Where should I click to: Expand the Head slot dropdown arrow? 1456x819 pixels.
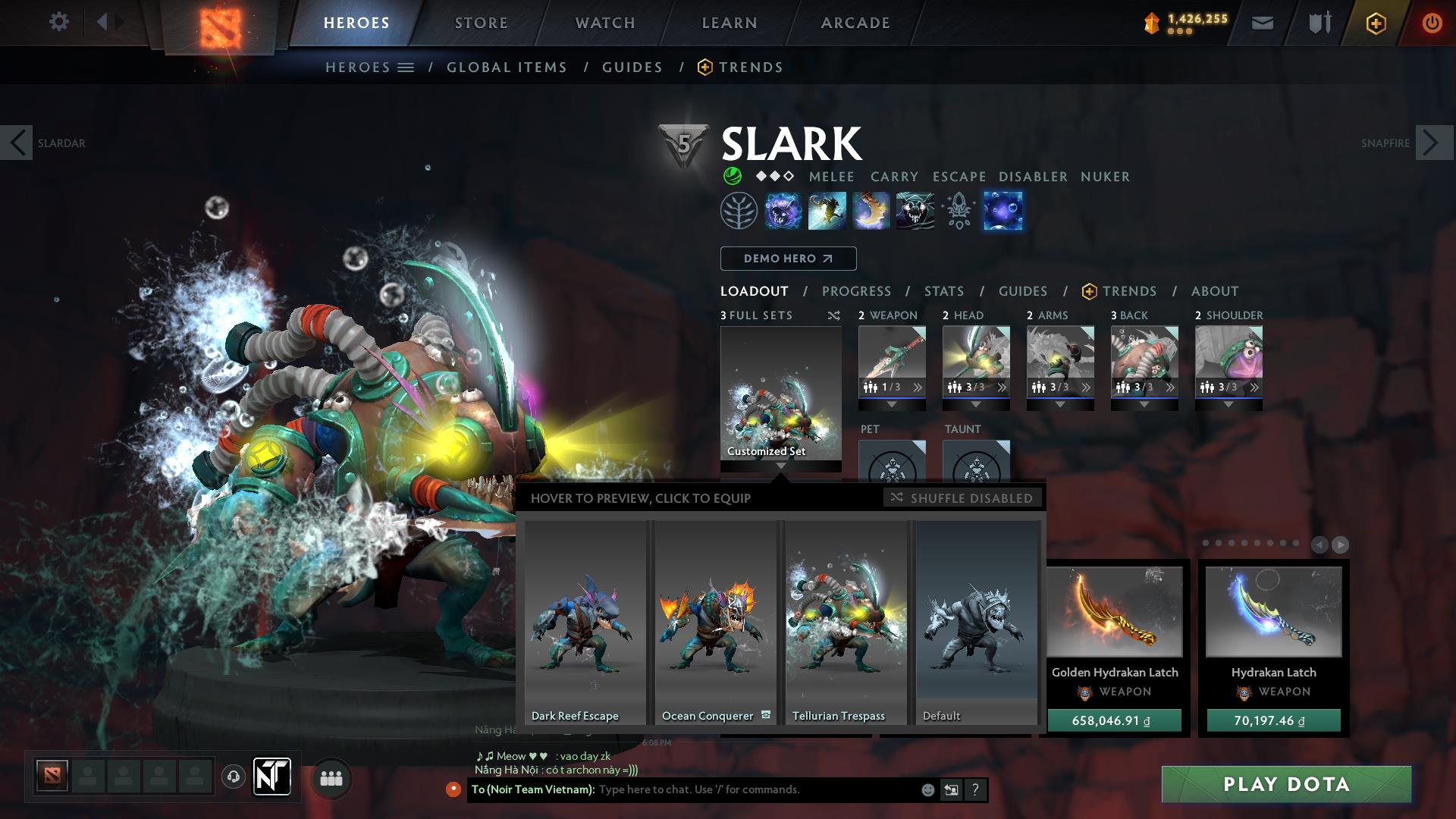976,404
